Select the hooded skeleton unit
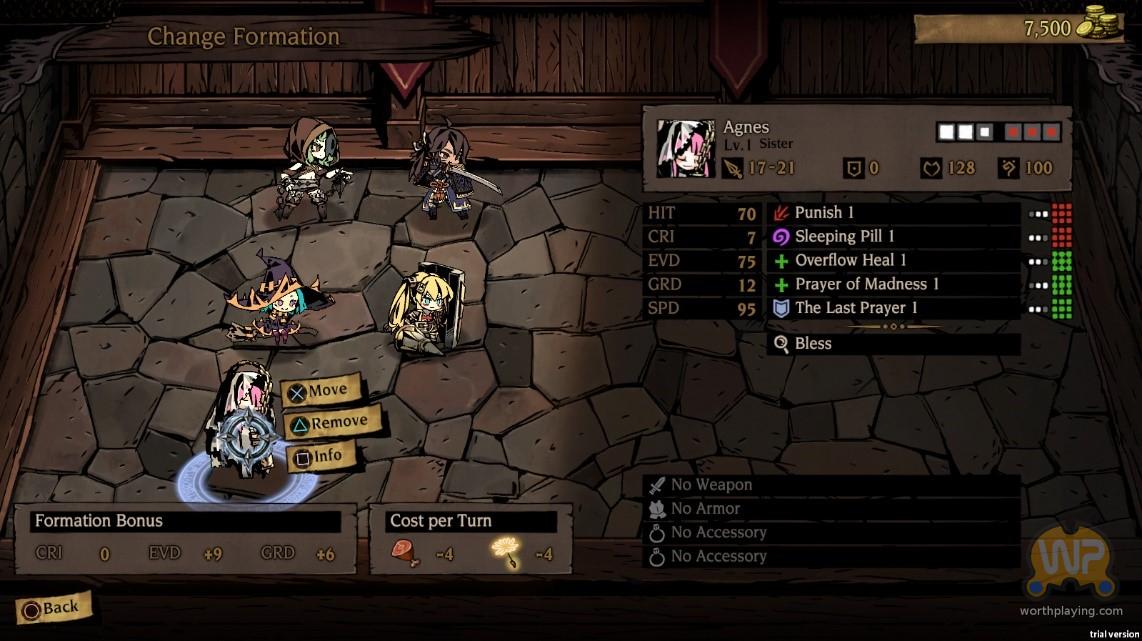The width and height of the screenshot is (1142, 641). pos(312,166)
